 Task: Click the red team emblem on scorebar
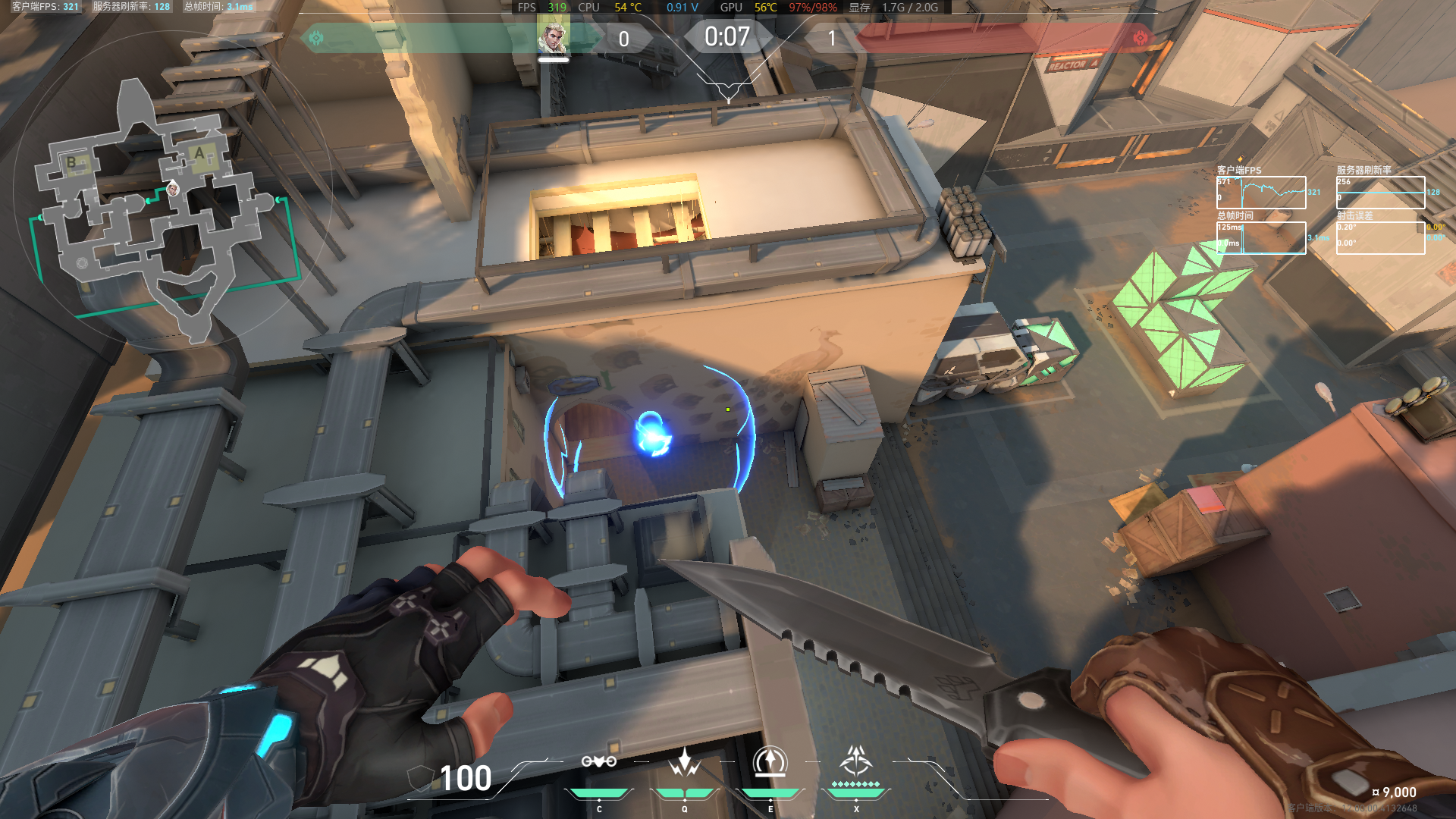[1140, 38]
